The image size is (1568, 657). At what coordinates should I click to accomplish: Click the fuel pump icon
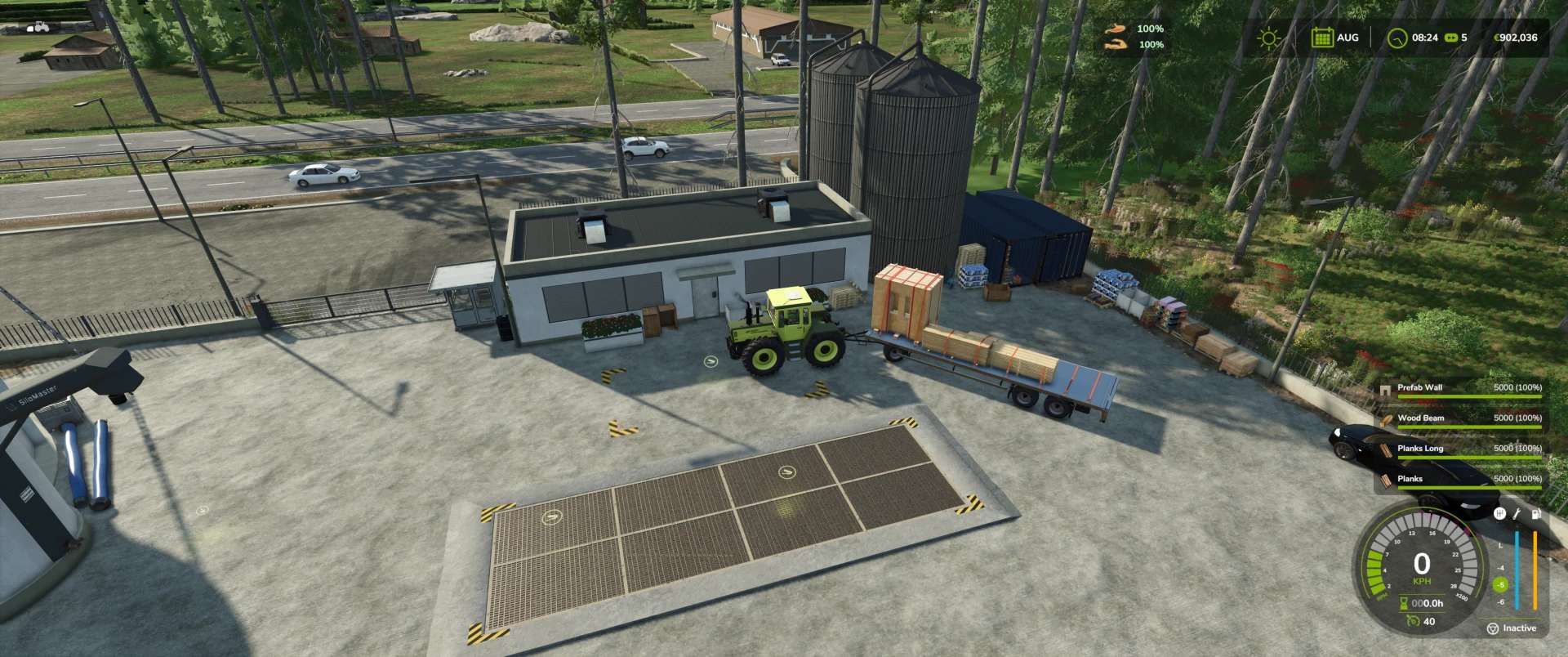1536,514
